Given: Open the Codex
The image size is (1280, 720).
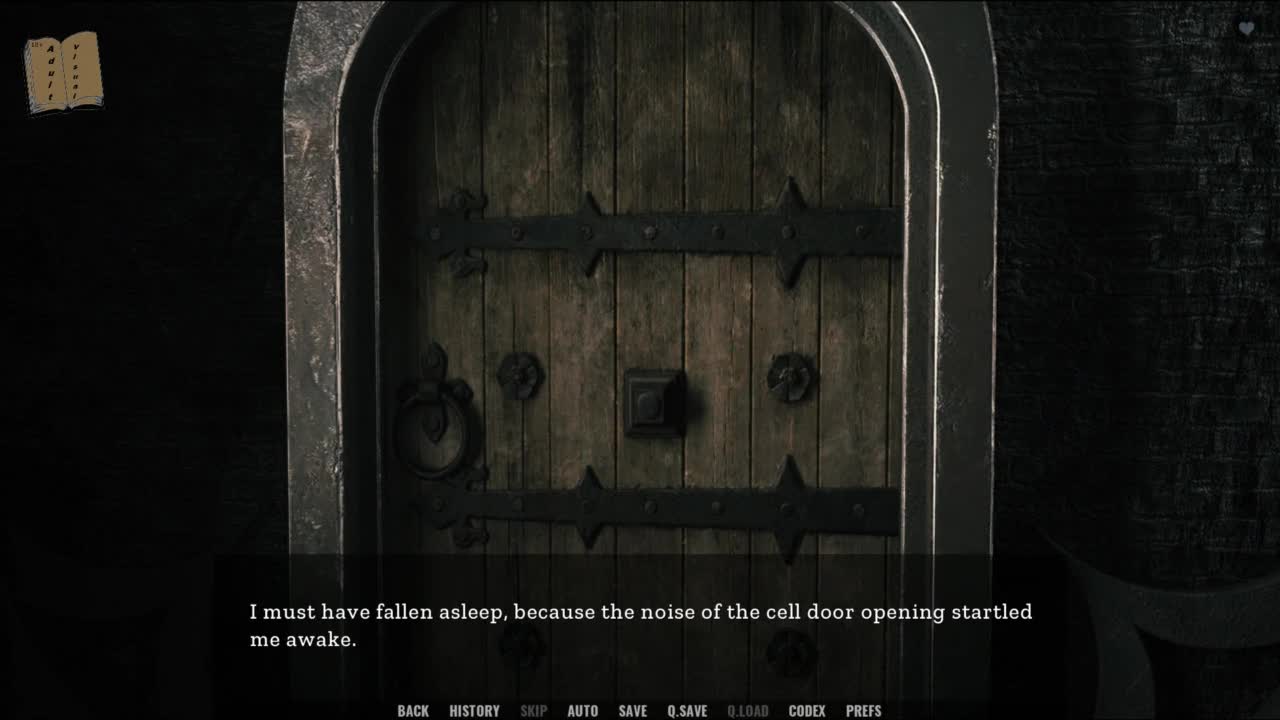Looking at the screenshot, I should point(807,711).
